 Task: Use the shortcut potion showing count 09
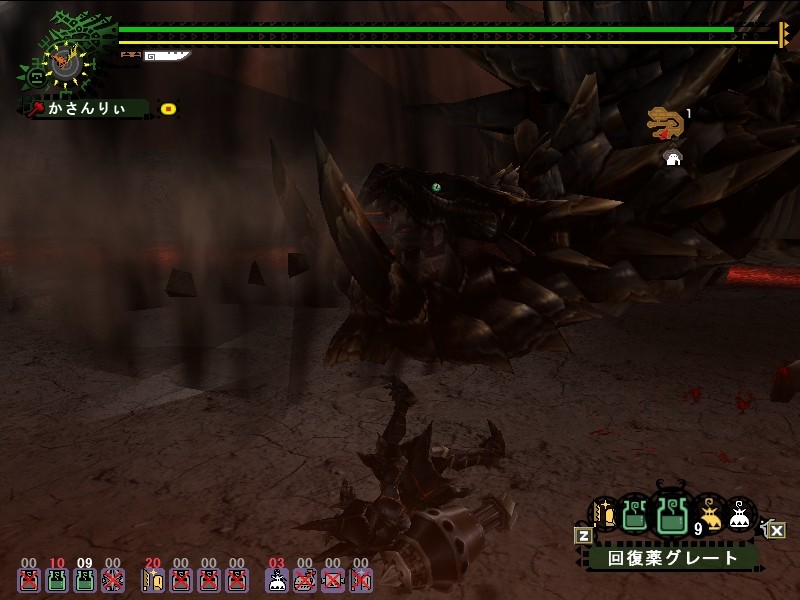85,579
